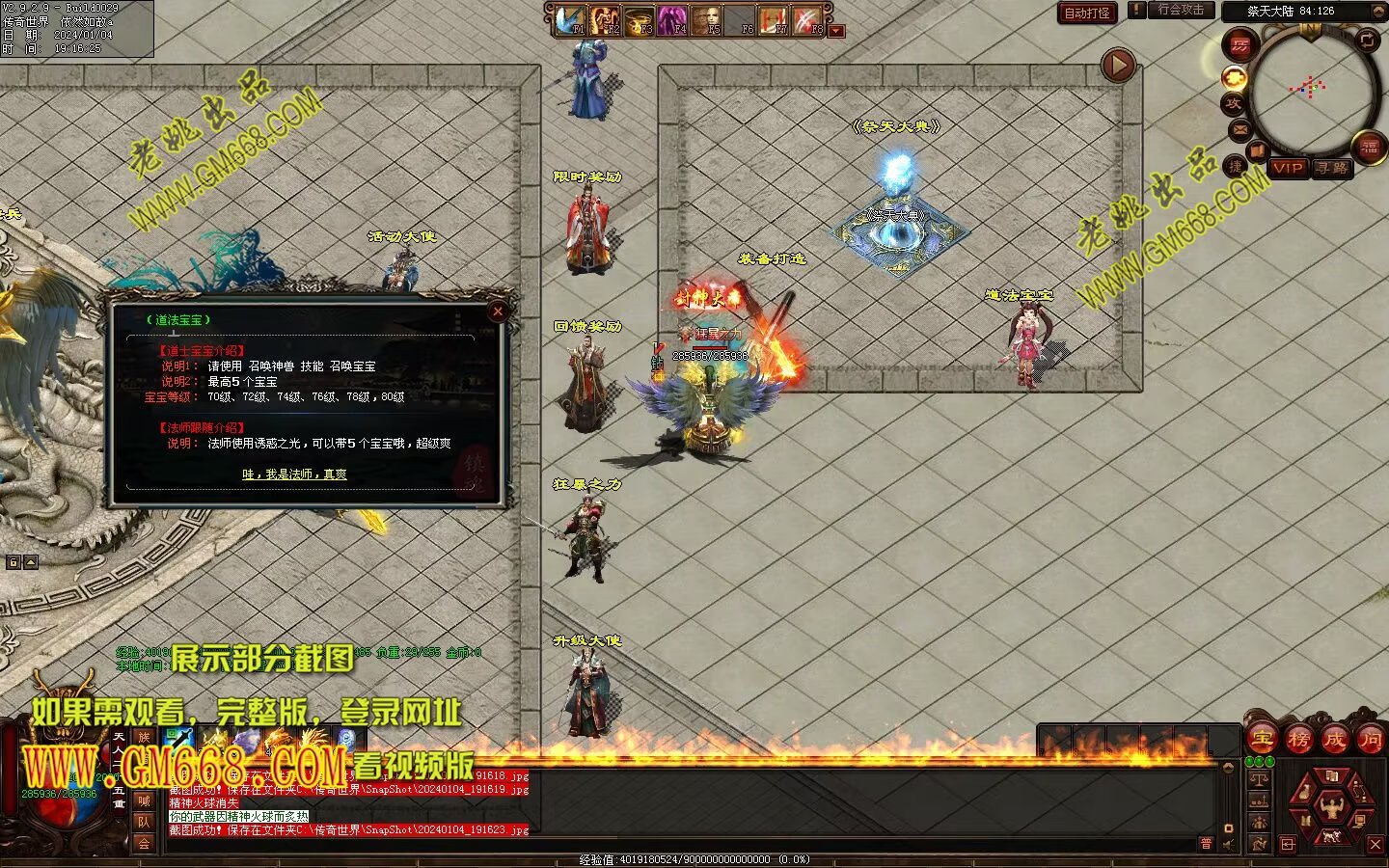The height and width of the screenshot is (868, 1389).
Task: Open the 问 help button
Action: 1371,739
